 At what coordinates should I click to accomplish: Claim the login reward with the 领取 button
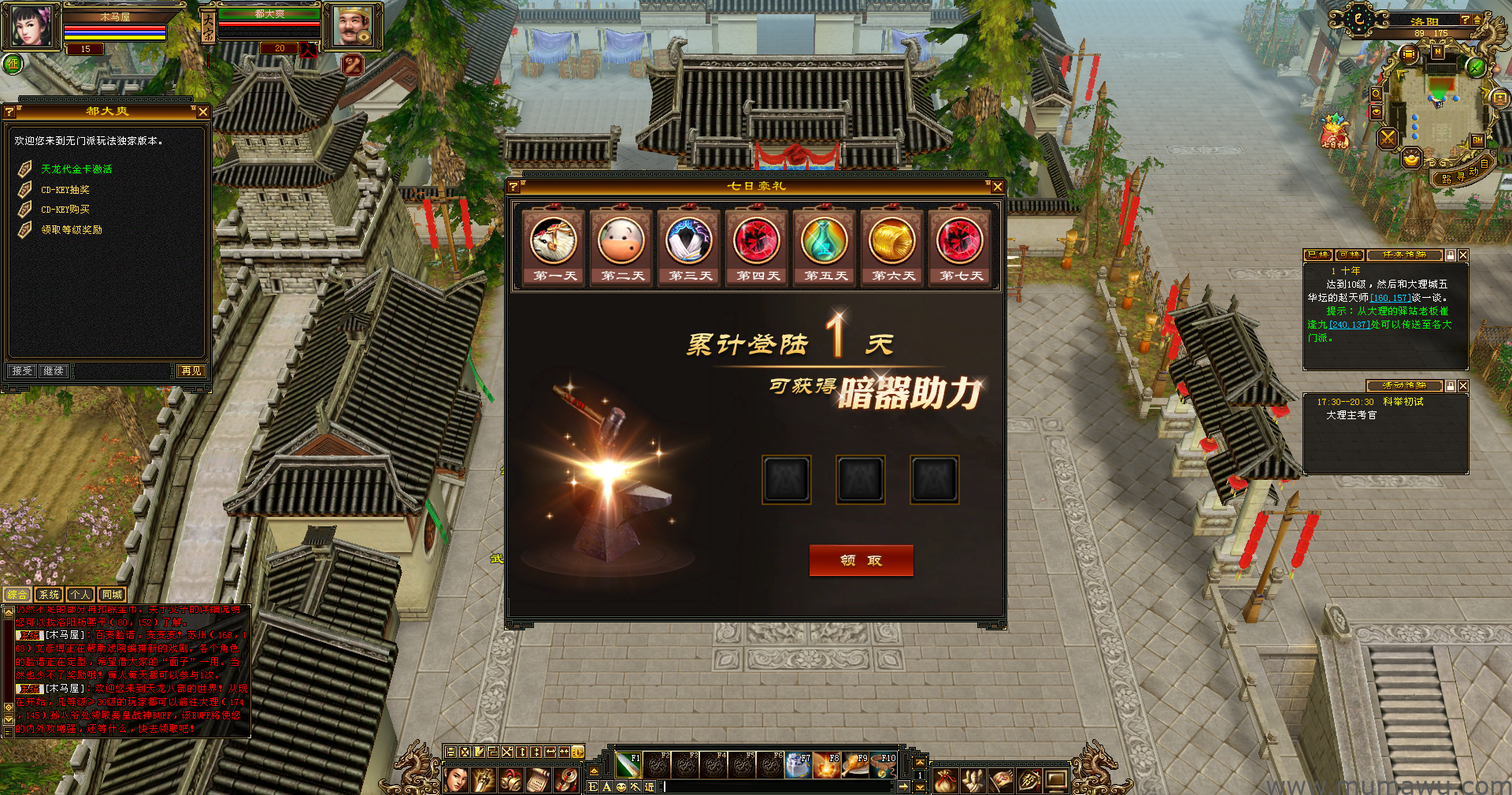tap(861, 560)
